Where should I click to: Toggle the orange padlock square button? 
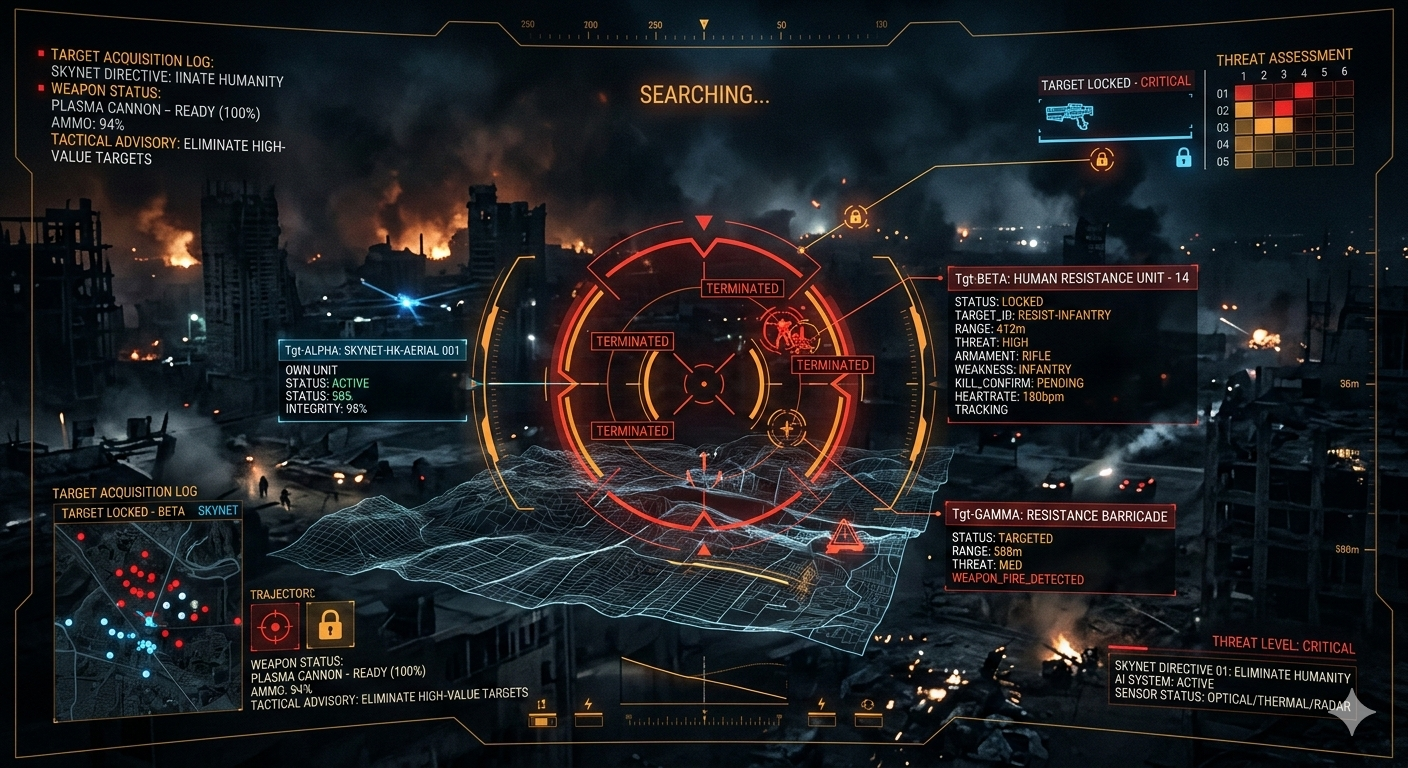pyautogui.click(x=330, y=627)
